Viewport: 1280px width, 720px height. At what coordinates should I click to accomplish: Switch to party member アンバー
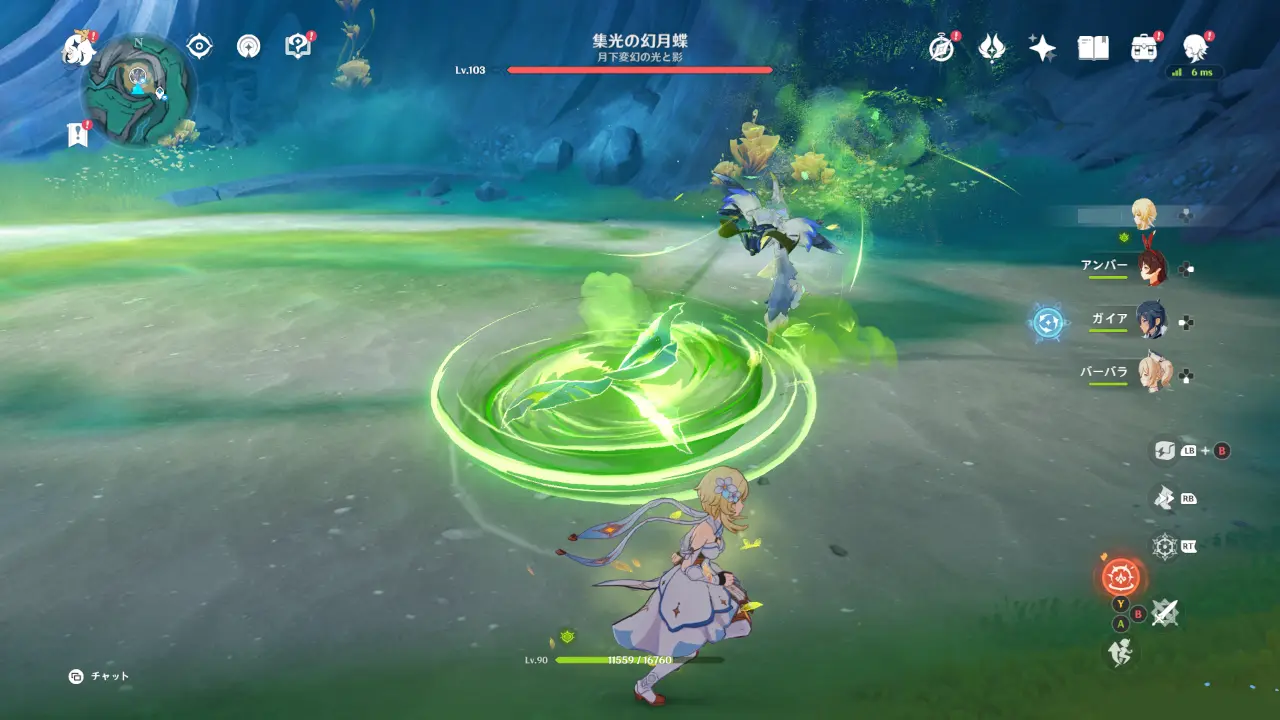[x=1150, y=267]
